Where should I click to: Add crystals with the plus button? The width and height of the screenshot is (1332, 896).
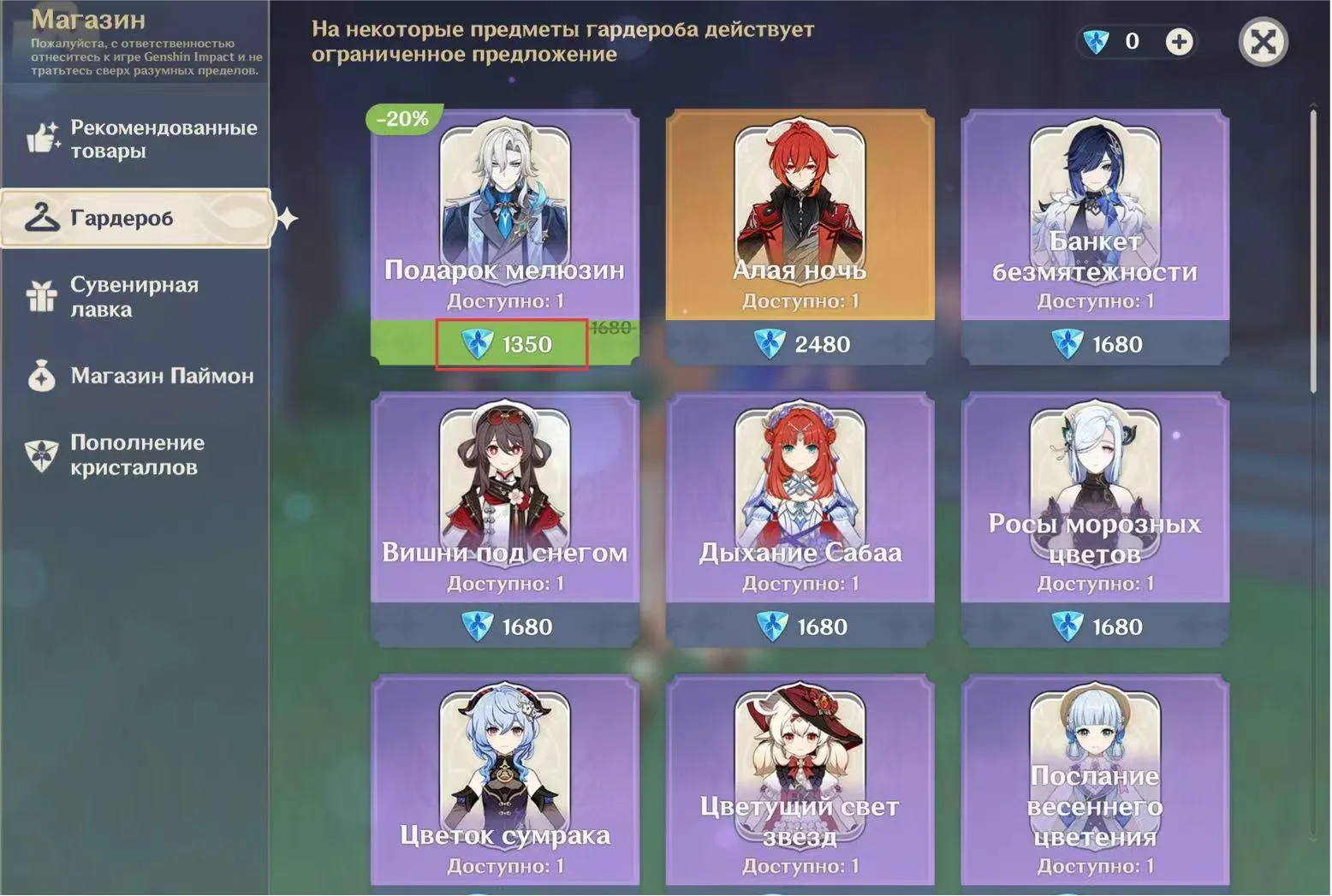coord(1179,41)
